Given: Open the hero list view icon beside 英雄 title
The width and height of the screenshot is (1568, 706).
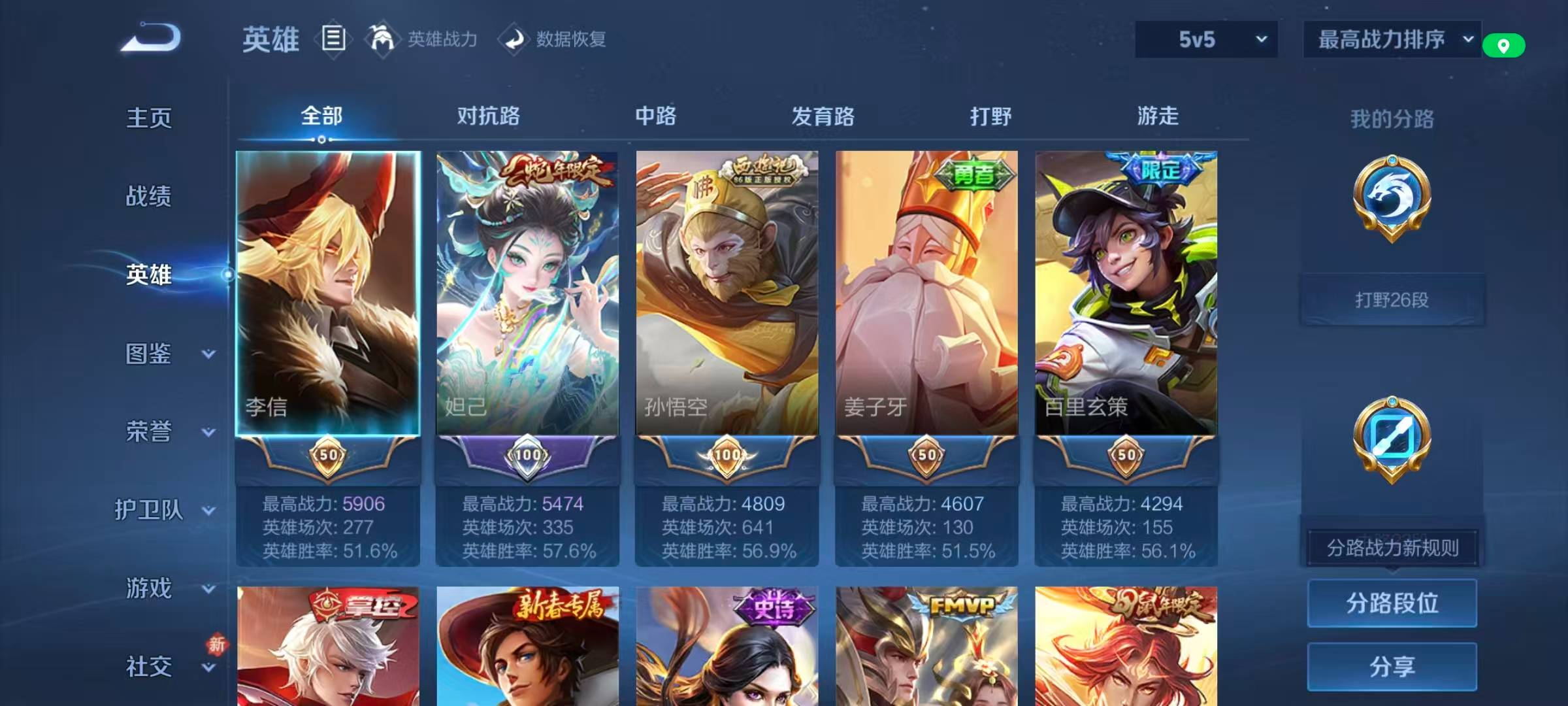Looking at the screenshot, I should 333,39.
